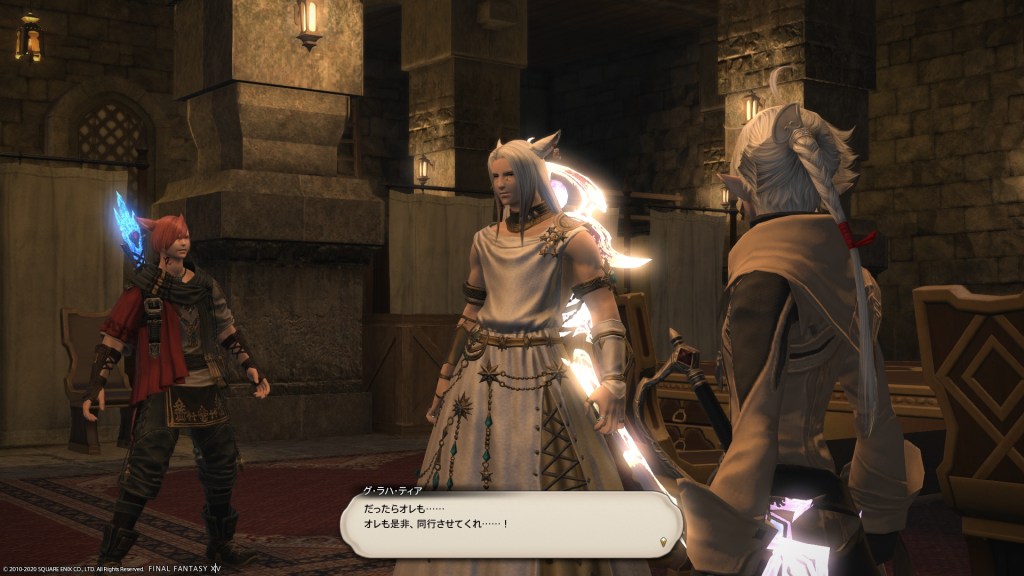Advance G'raha Tia's dialogue box
Viewport: 1024px width, 576px height.
510,524
